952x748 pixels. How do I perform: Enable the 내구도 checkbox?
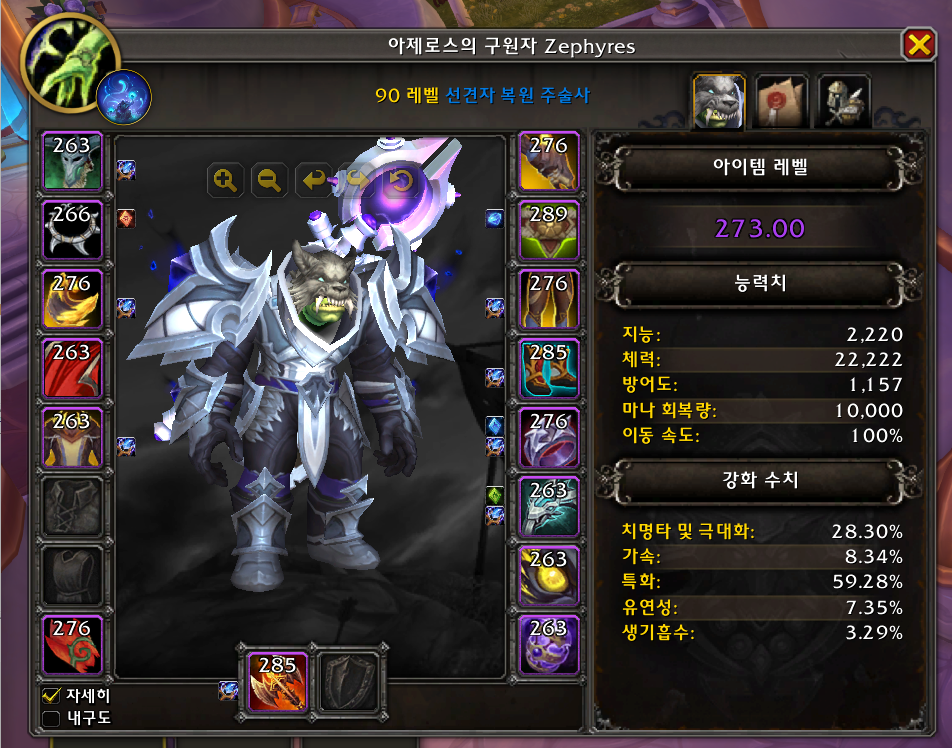click(51, 717)
